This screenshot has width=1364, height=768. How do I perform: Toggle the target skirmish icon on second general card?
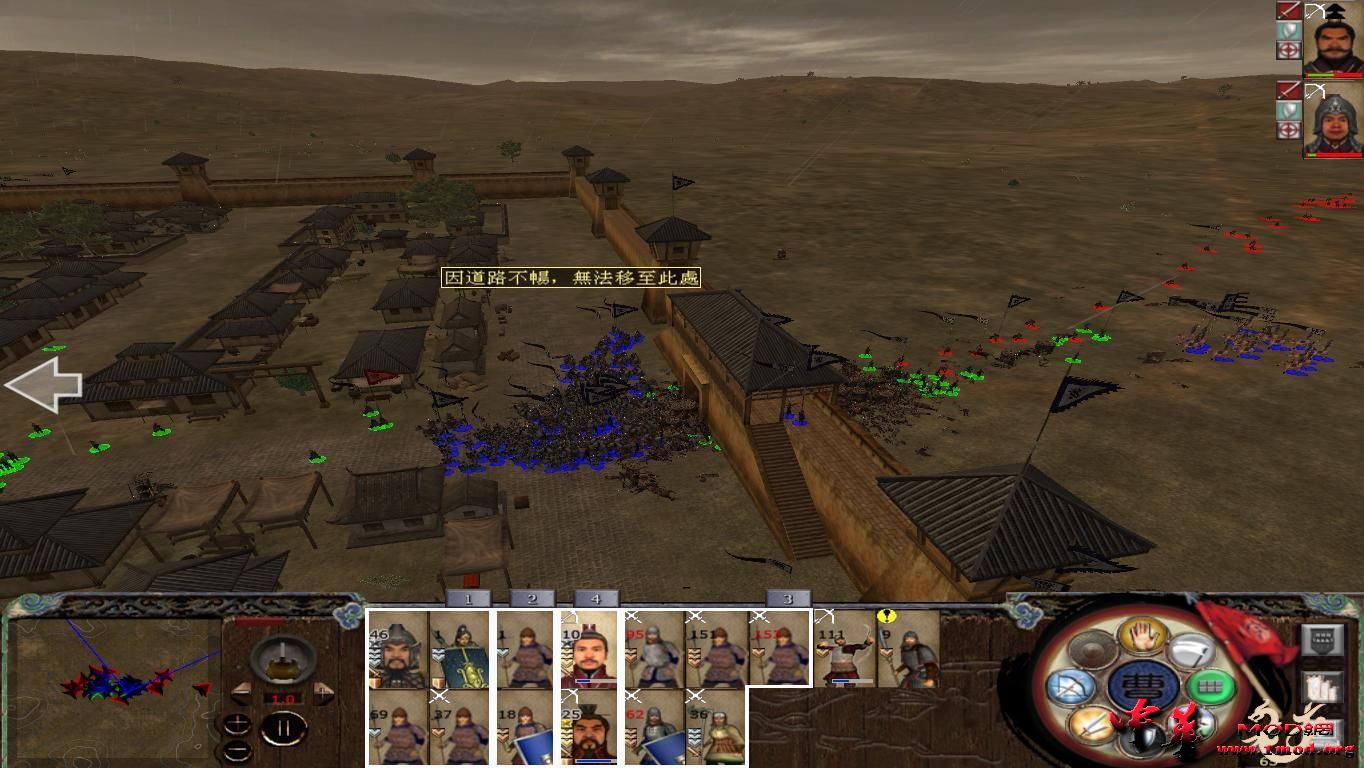pos(1288,126)
